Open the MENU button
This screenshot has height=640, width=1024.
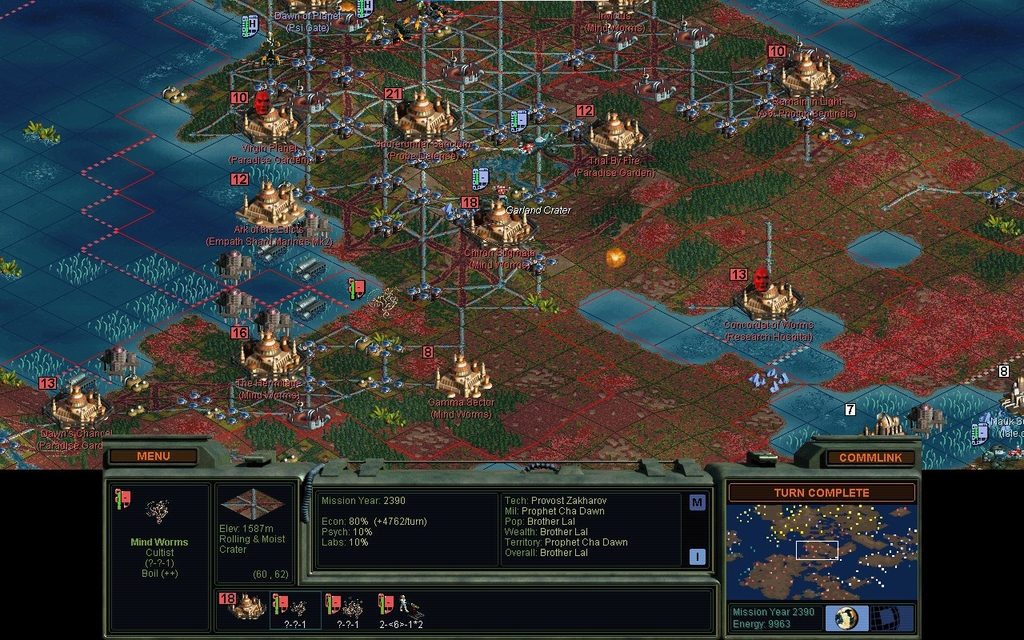pyautogui.click(x=153, y=457)
